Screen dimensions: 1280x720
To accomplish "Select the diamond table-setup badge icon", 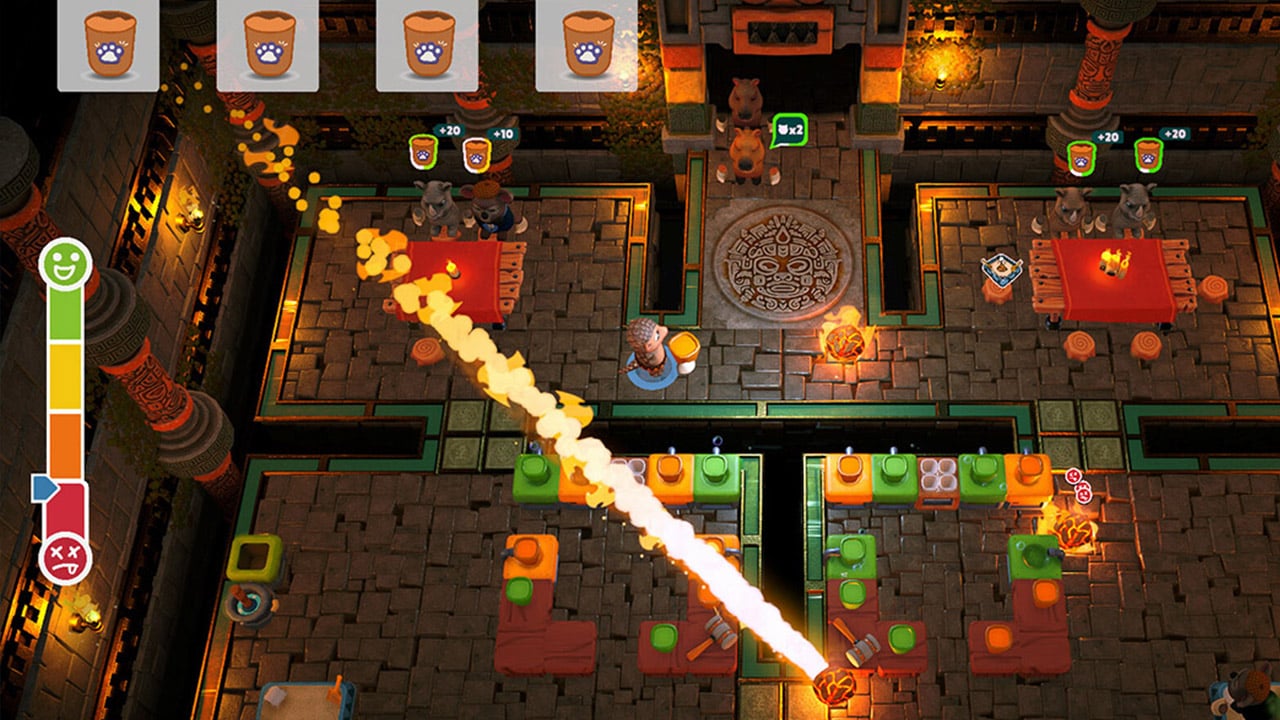I will click(1000, 268).
